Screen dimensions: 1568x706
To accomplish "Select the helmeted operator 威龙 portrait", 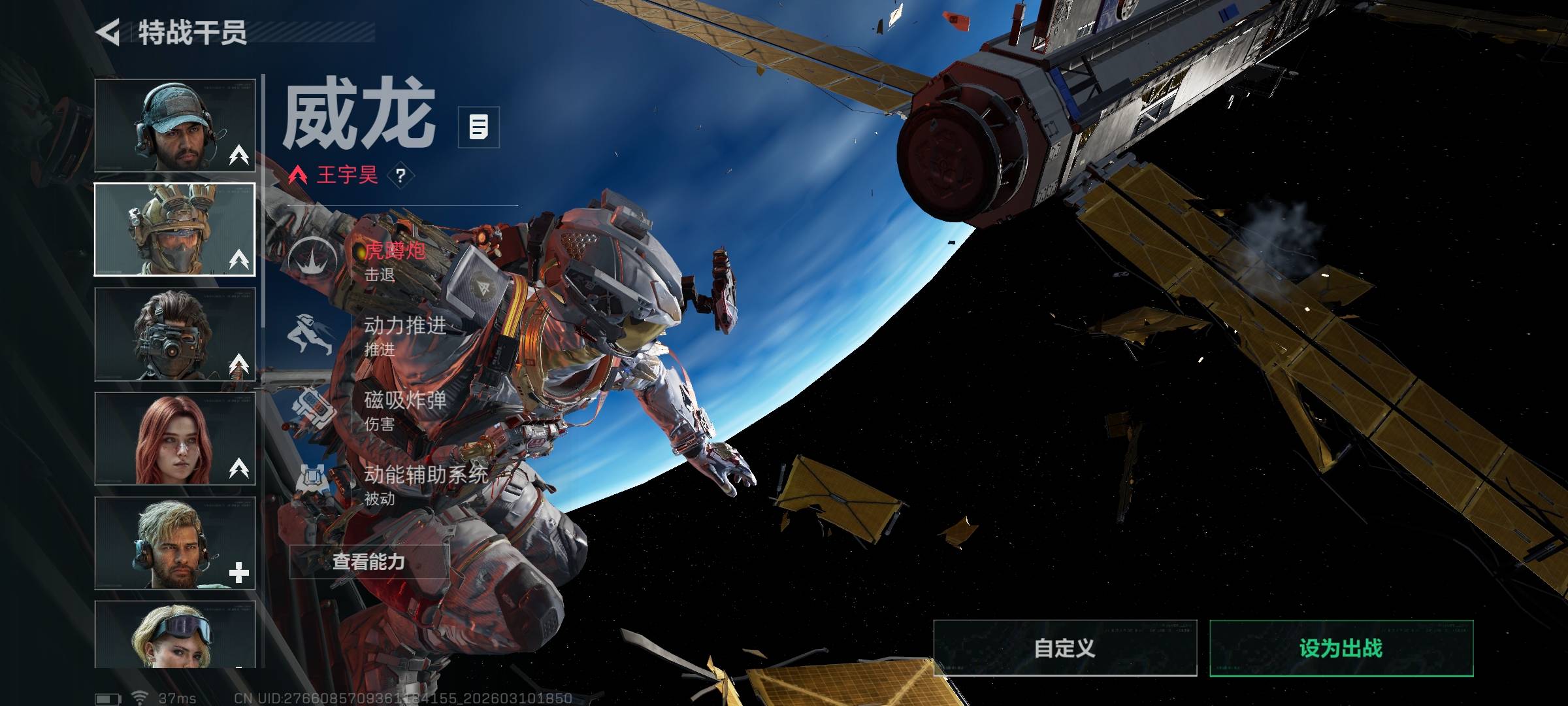I will (x=174, y=229).
